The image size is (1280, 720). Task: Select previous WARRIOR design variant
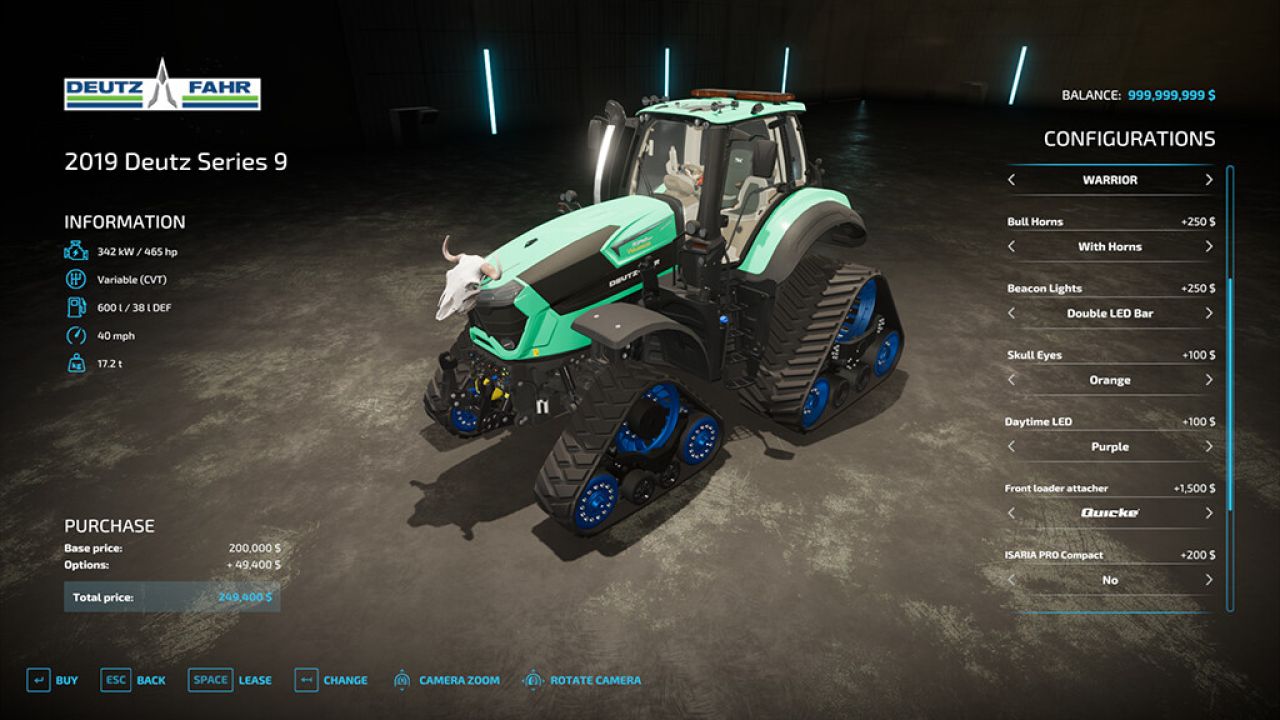coord(1010,180)
